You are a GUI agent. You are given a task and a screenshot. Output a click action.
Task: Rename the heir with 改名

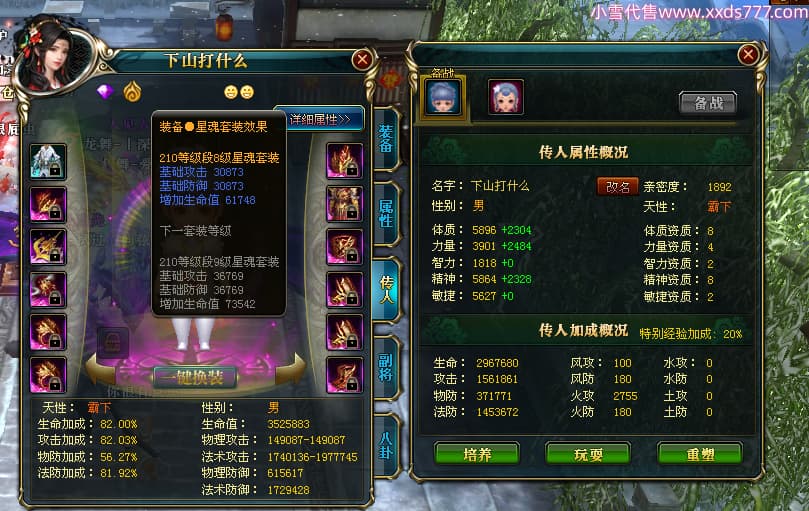[617, 187]
